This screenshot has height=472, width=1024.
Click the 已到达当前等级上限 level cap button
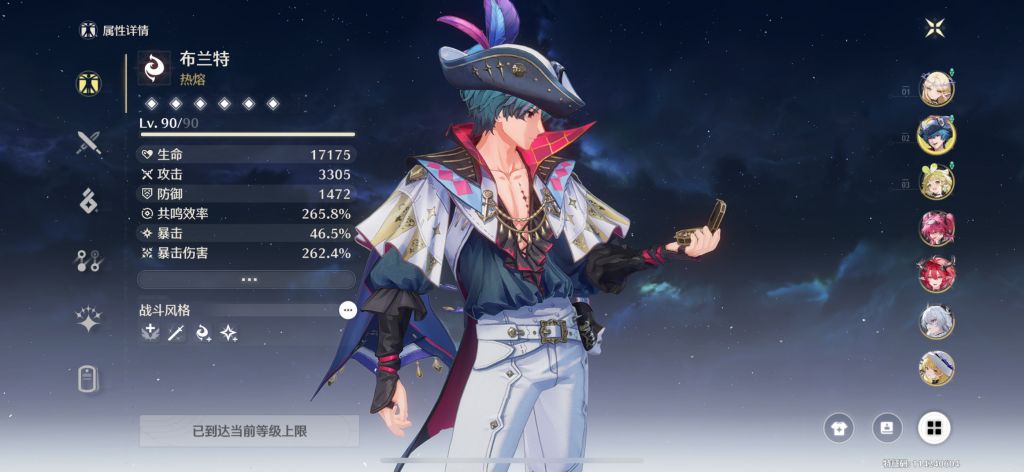249,431
